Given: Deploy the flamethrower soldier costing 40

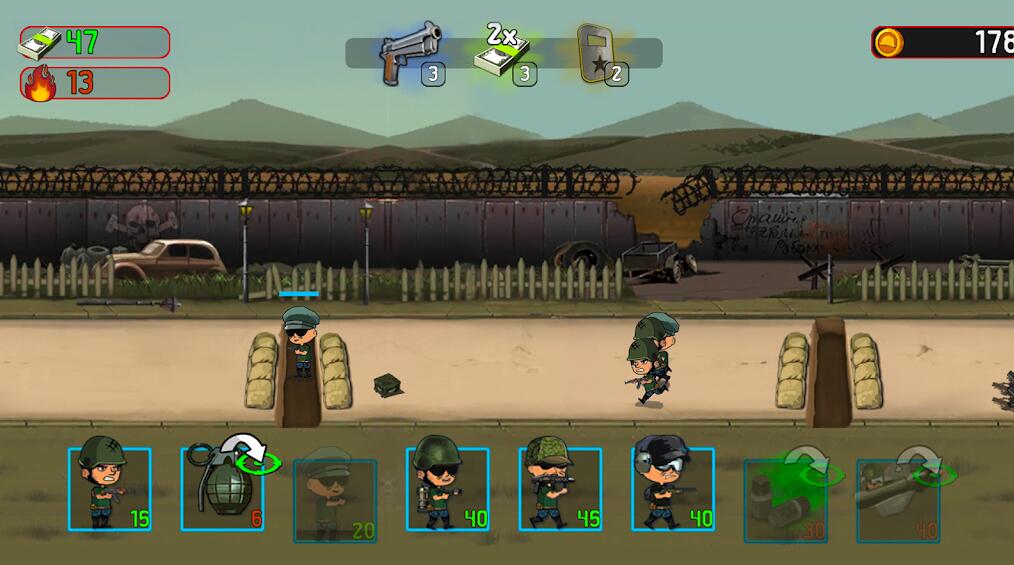Looking at the screenshot, I should click(448, 489).
